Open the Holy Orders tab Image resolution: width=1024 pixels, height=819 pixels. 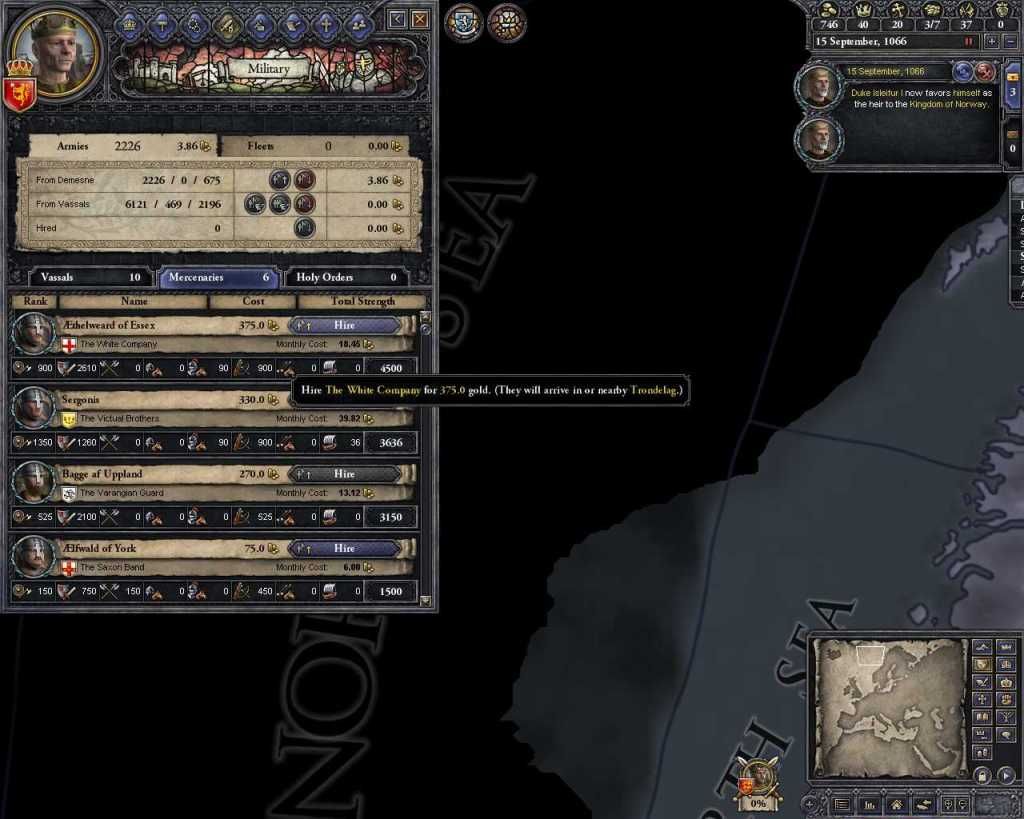coord(346,277)
